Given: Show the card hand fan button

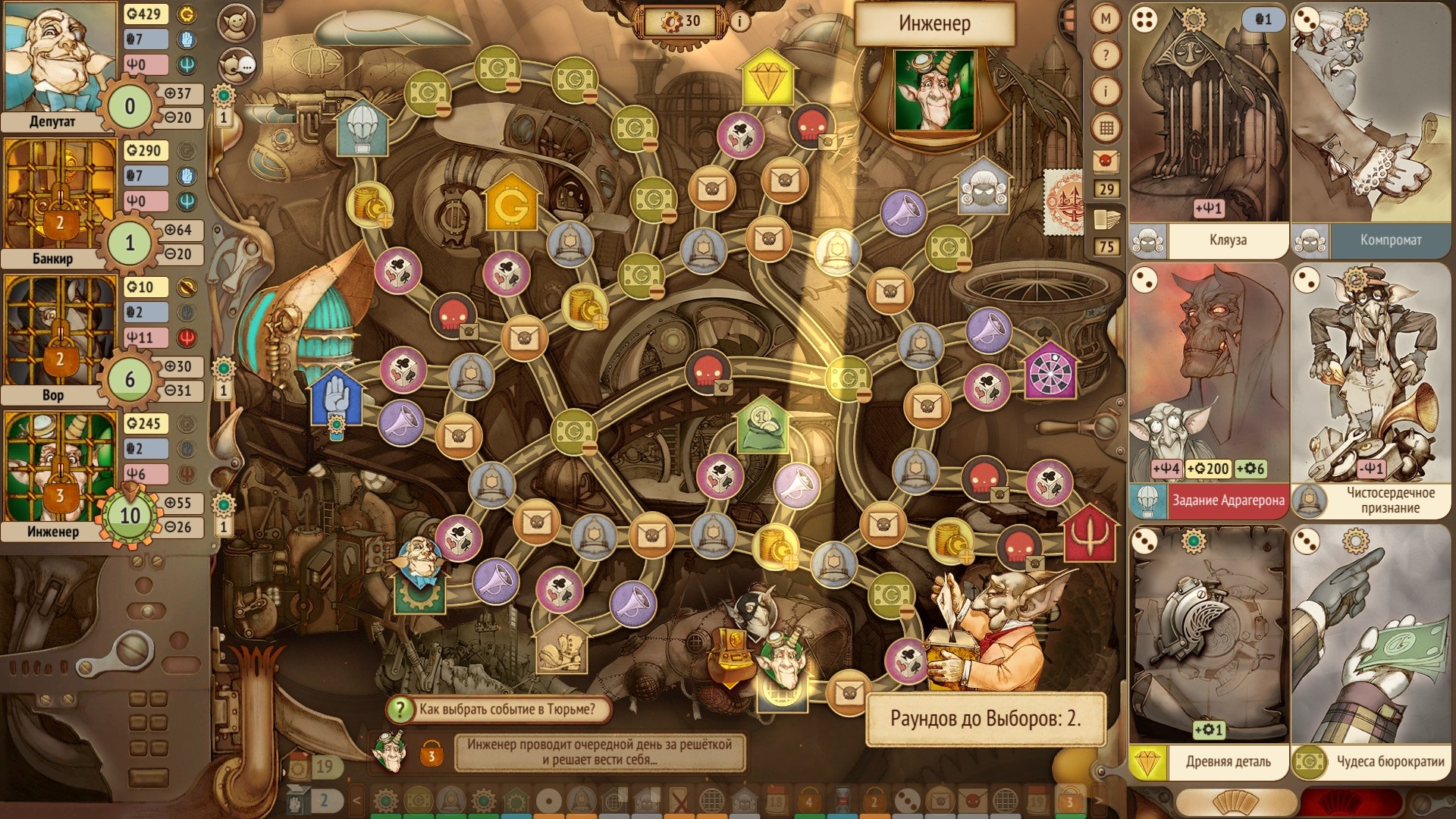Looking at the screenshot, I should coord(1236,803).
